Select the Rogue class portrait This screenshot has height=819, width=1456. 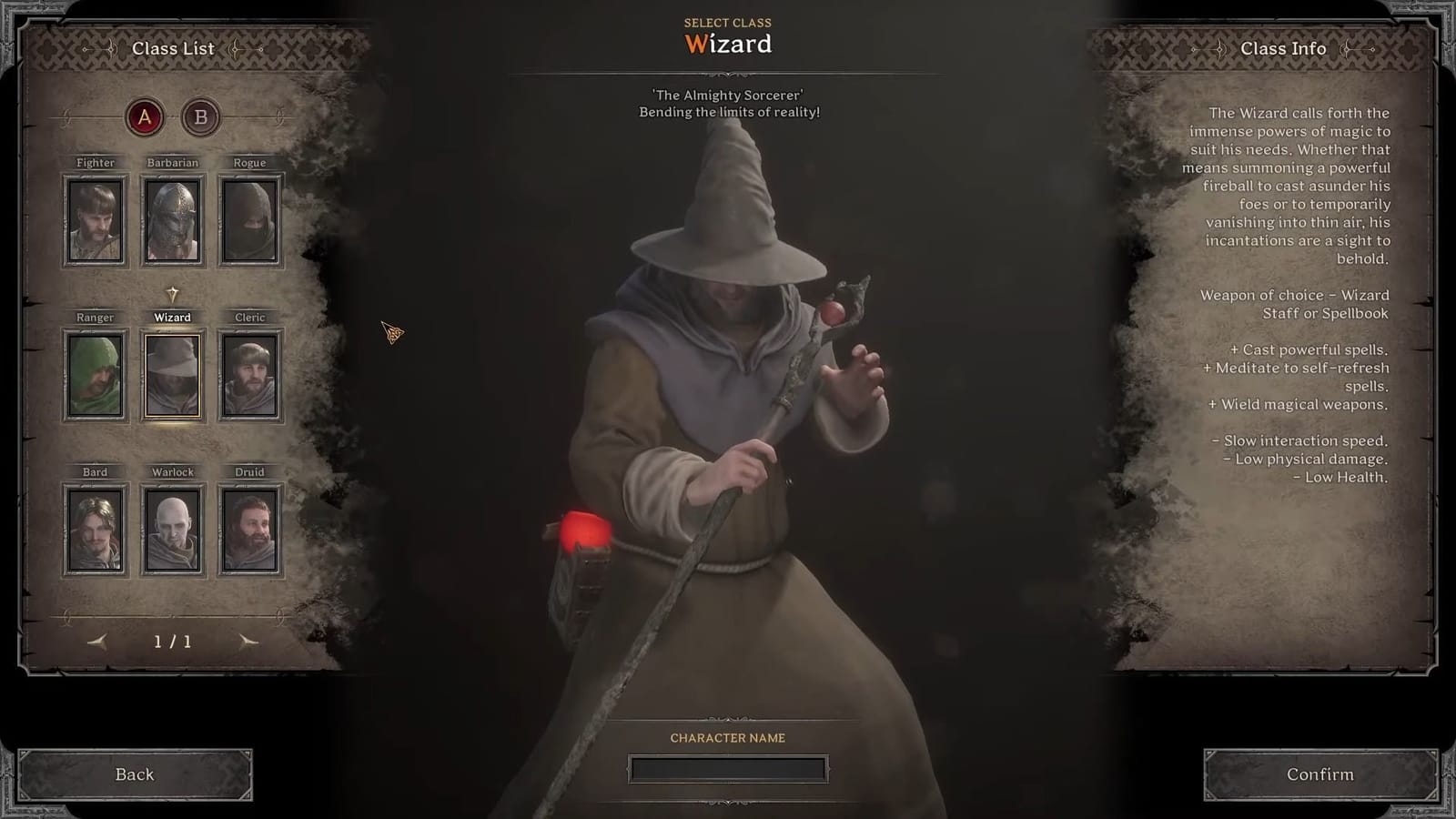coord(250,218)
